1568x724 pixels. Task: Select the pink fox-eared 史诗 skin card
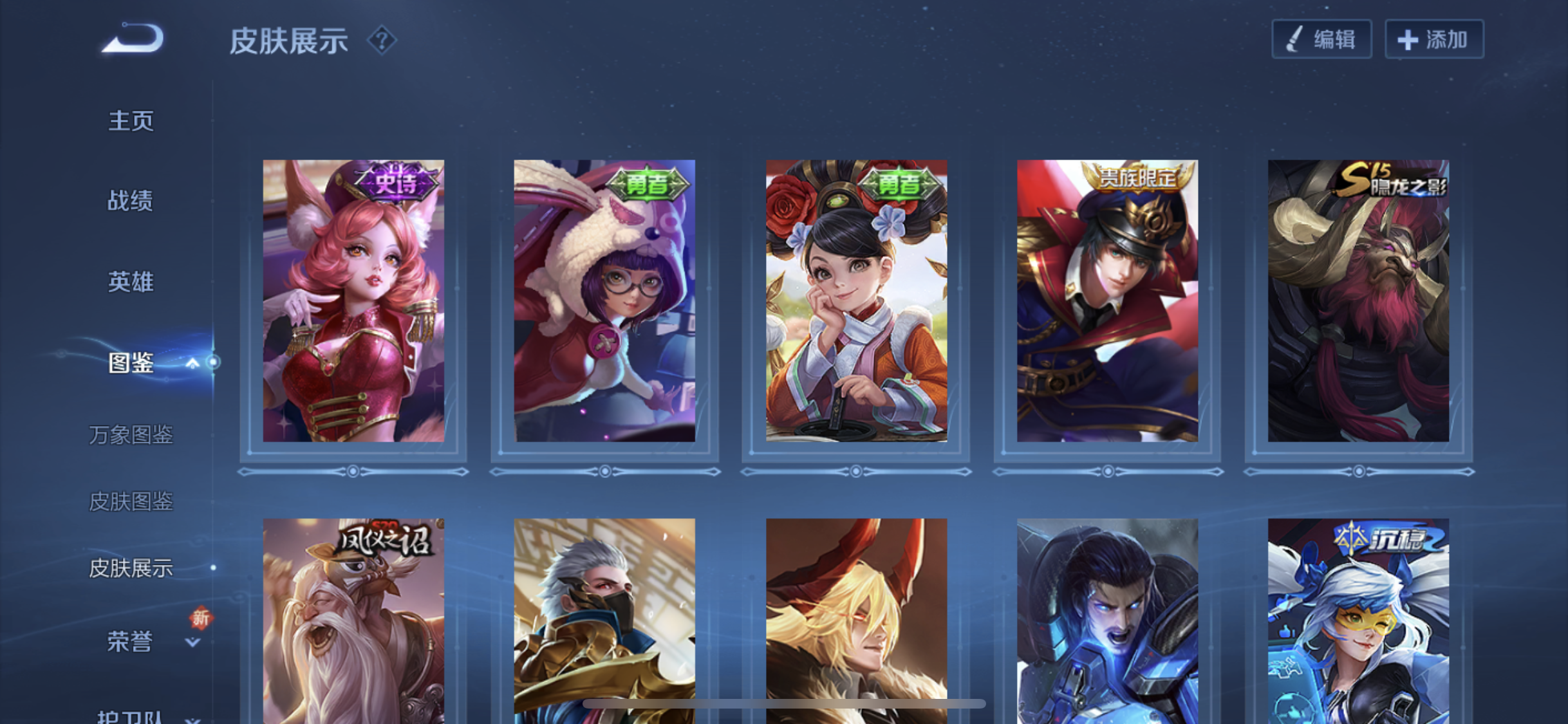click(x=353, y=301)
